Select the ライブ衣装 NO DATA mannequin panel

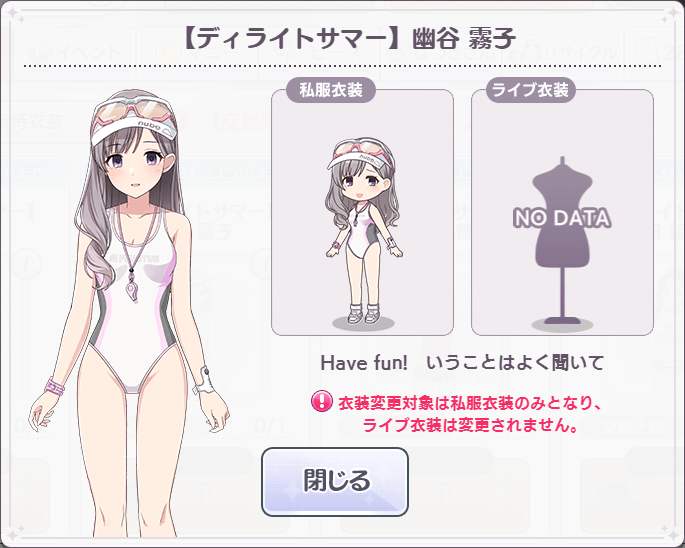coord(561,214)
